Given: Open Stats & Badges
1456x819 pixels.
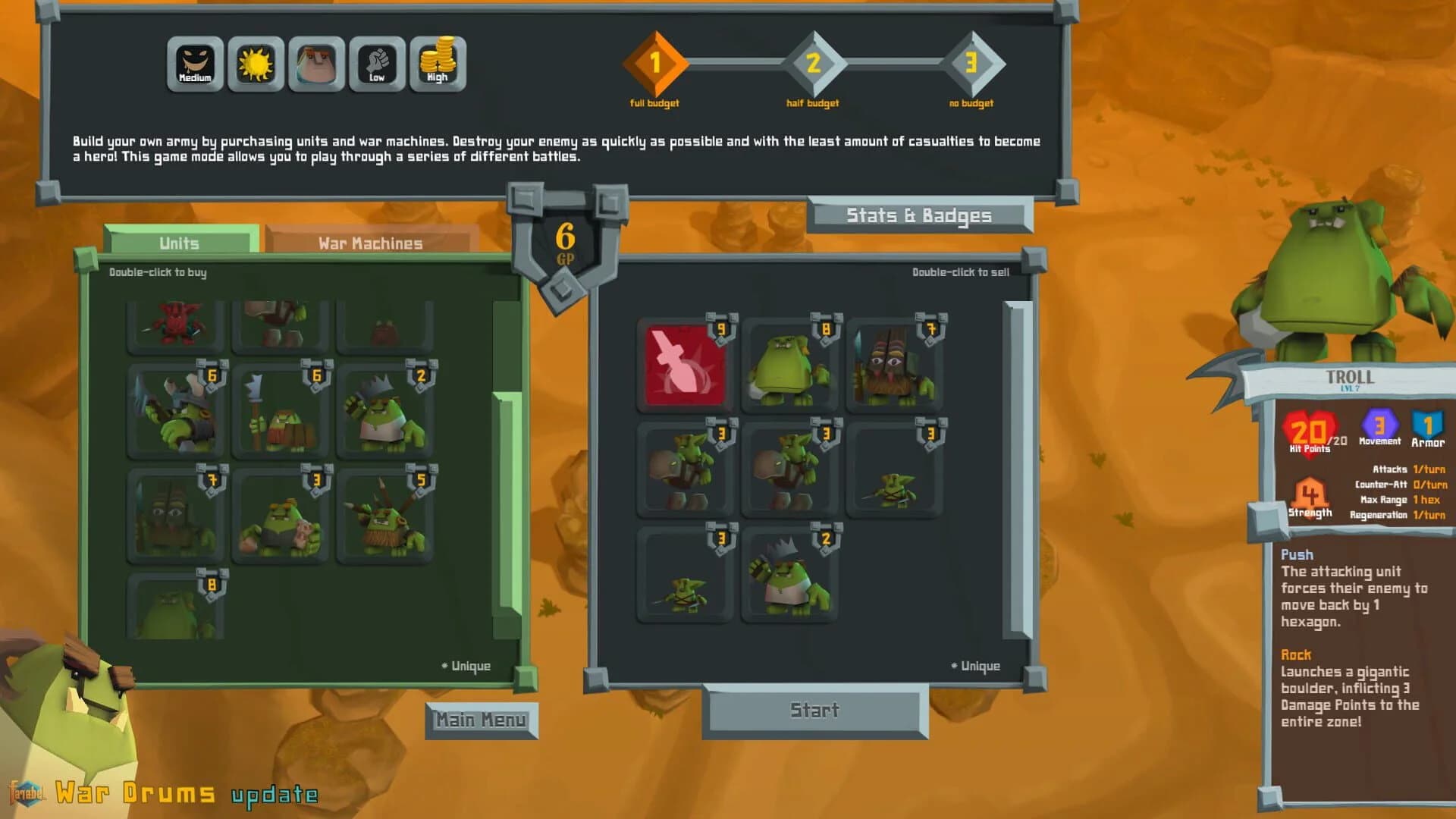Looking at the screenshot, I should tap(918, 215).
